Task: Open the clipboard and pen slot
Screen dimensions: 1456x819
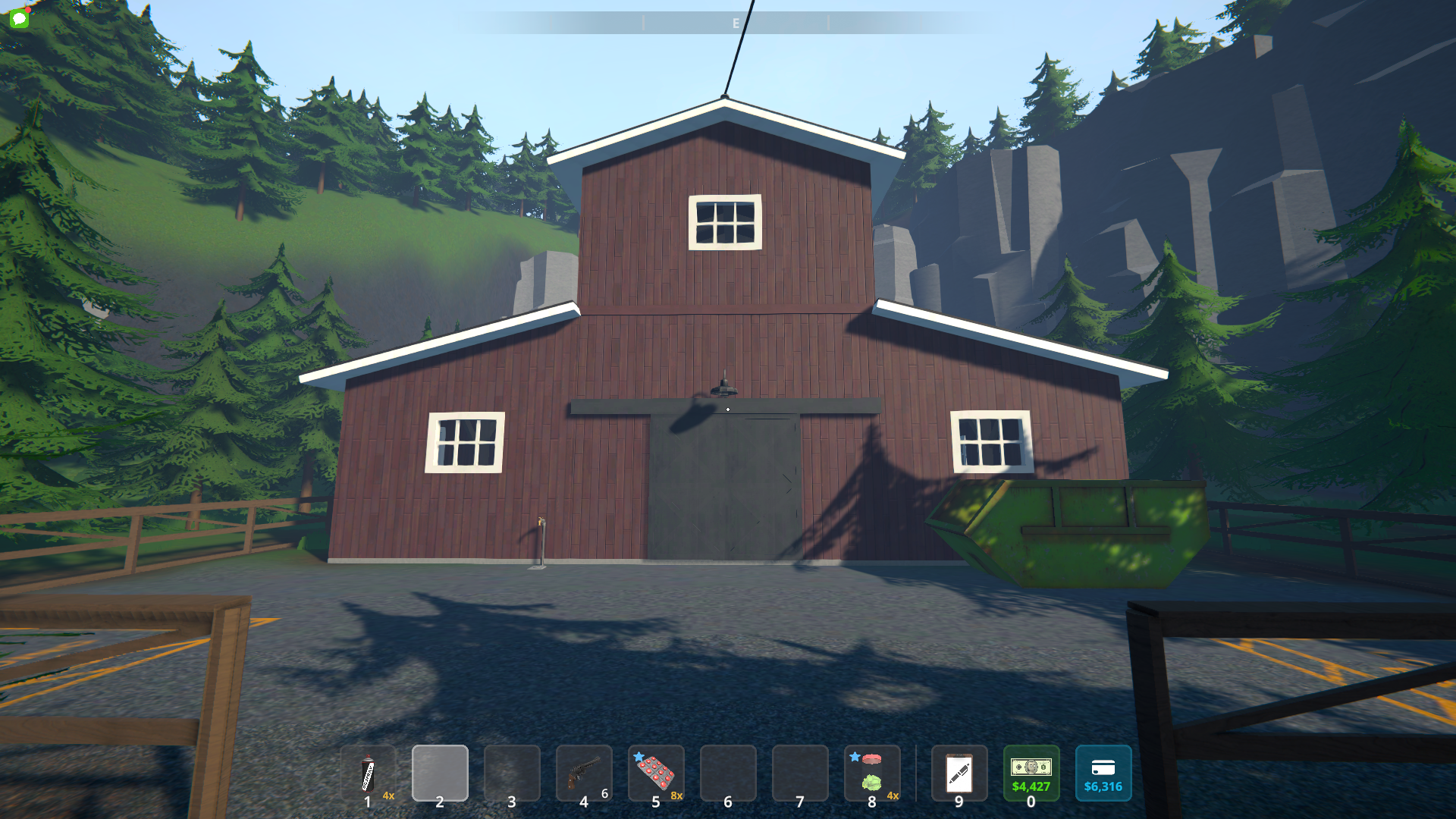Action: 959,773
